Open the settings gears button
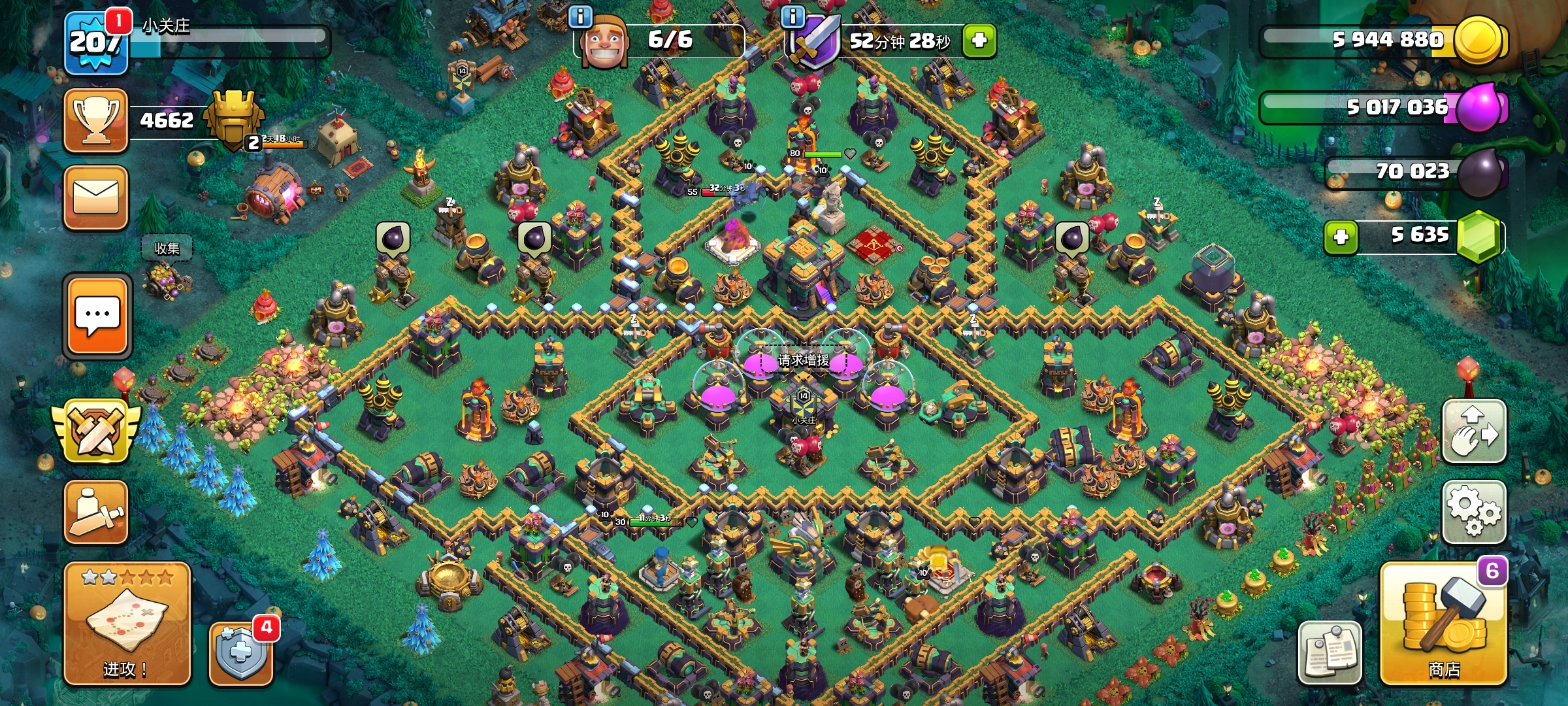This screenshot has width=1568, height=706. click(x=1474, y=512)
